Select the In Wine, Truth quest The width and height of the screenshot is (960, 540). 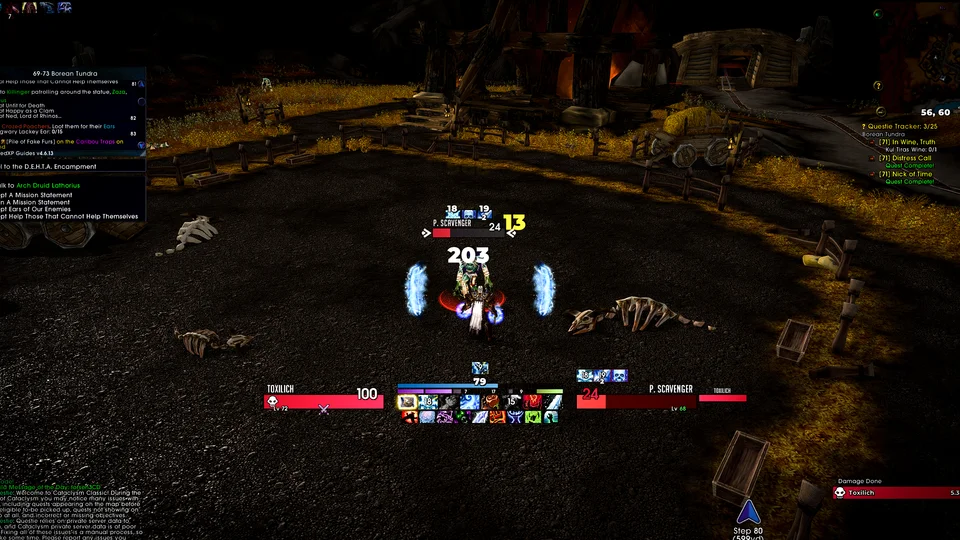point(908,142)
